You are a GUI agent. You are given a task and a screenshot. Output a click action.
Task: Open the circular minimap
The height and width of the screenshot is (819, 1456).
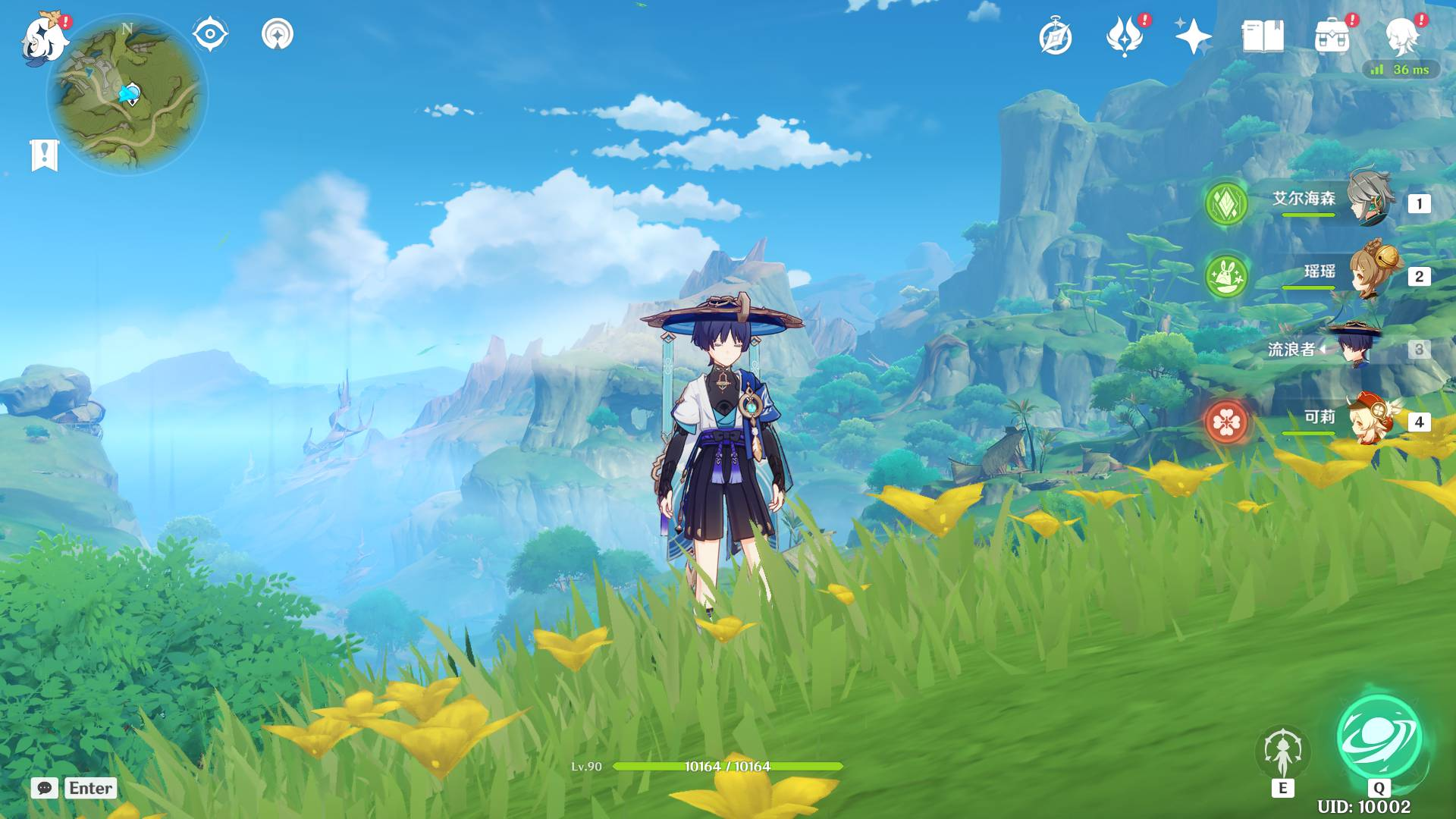tap(127, 96)
